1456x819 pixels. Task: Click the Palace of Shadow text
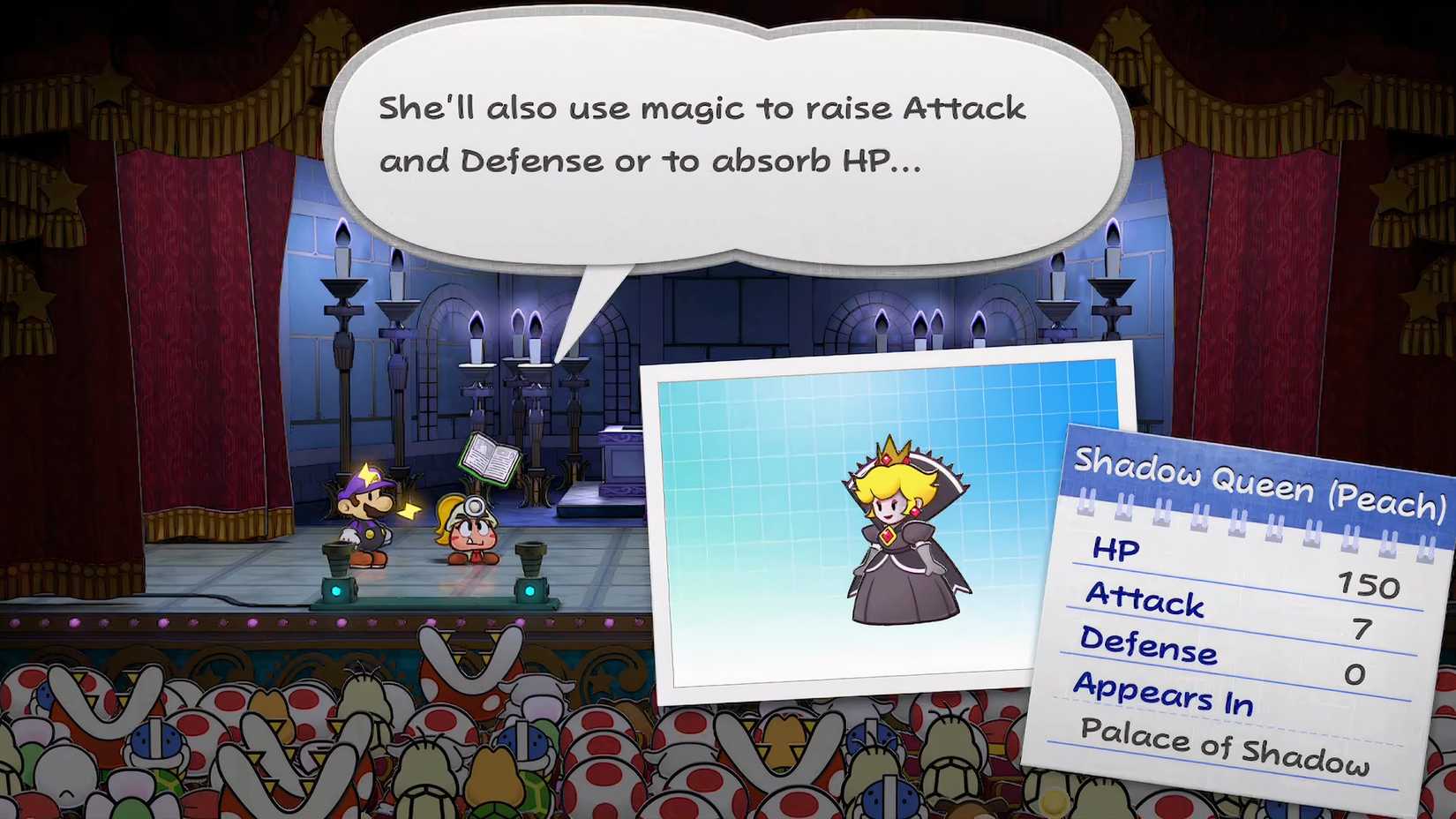(1227, 748)
